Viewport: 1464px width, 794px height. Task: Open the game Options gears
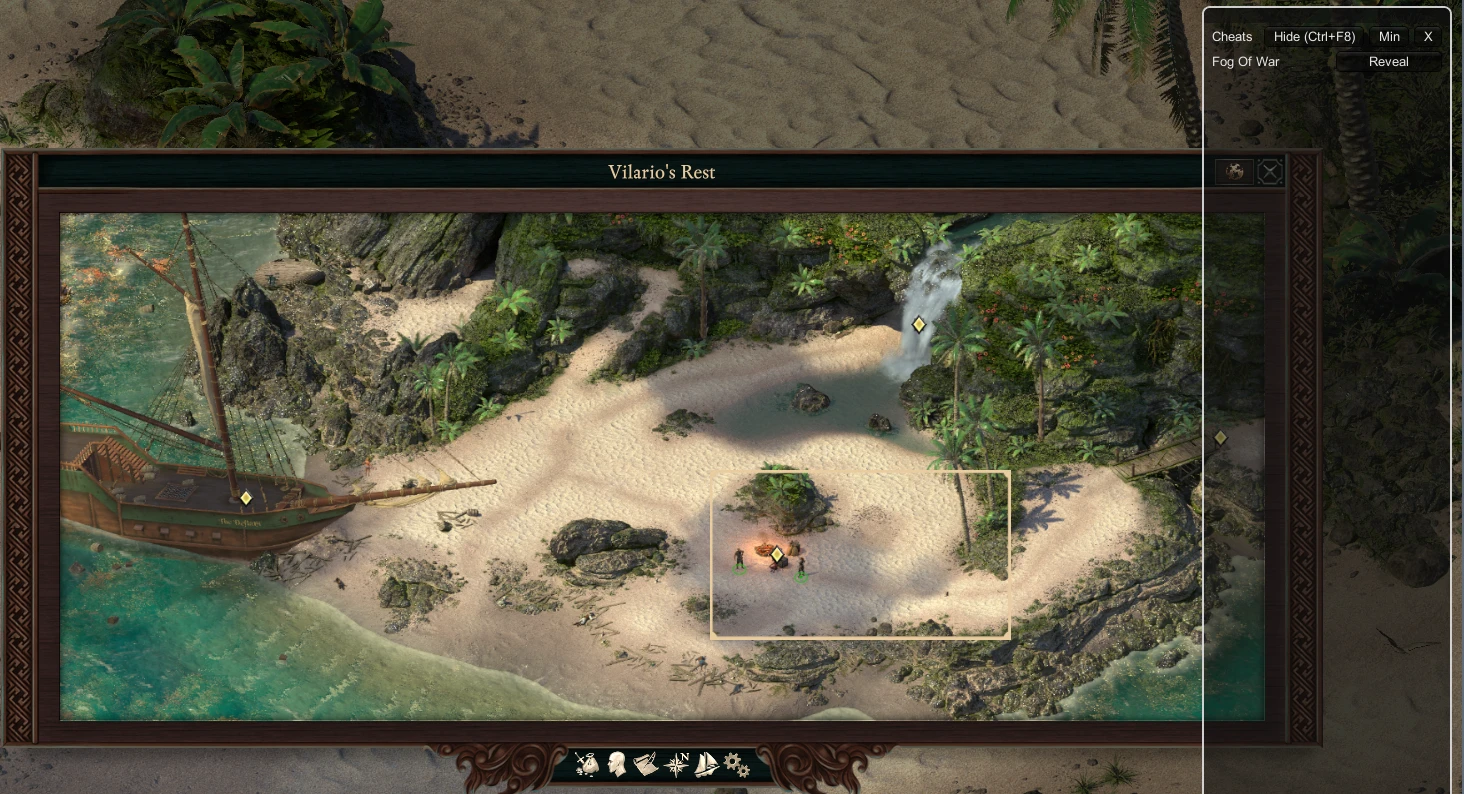[735, 763]
